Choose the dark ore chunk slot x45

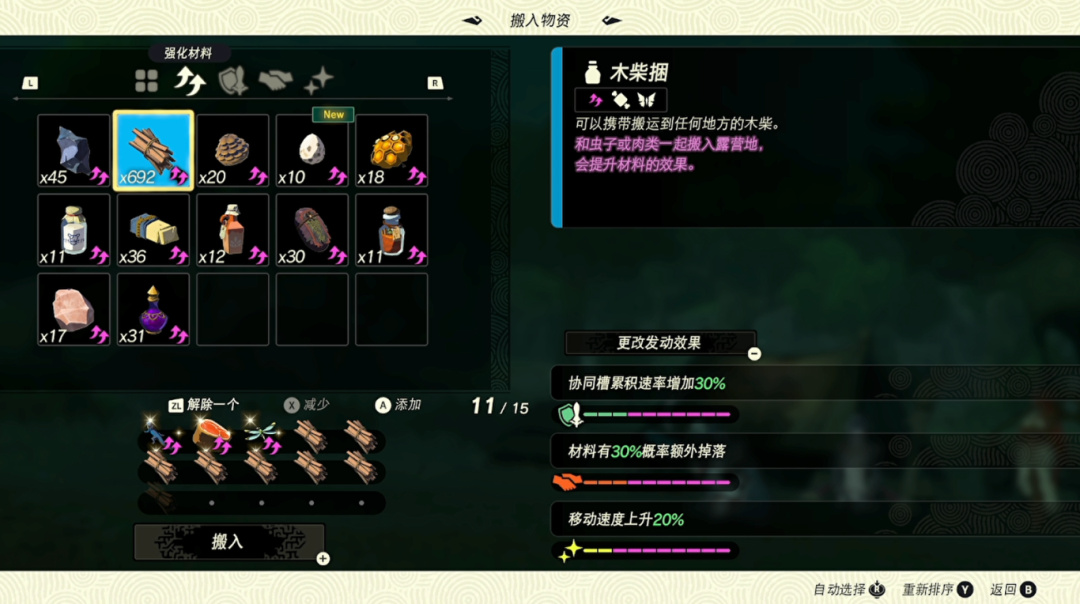point(74,150)
